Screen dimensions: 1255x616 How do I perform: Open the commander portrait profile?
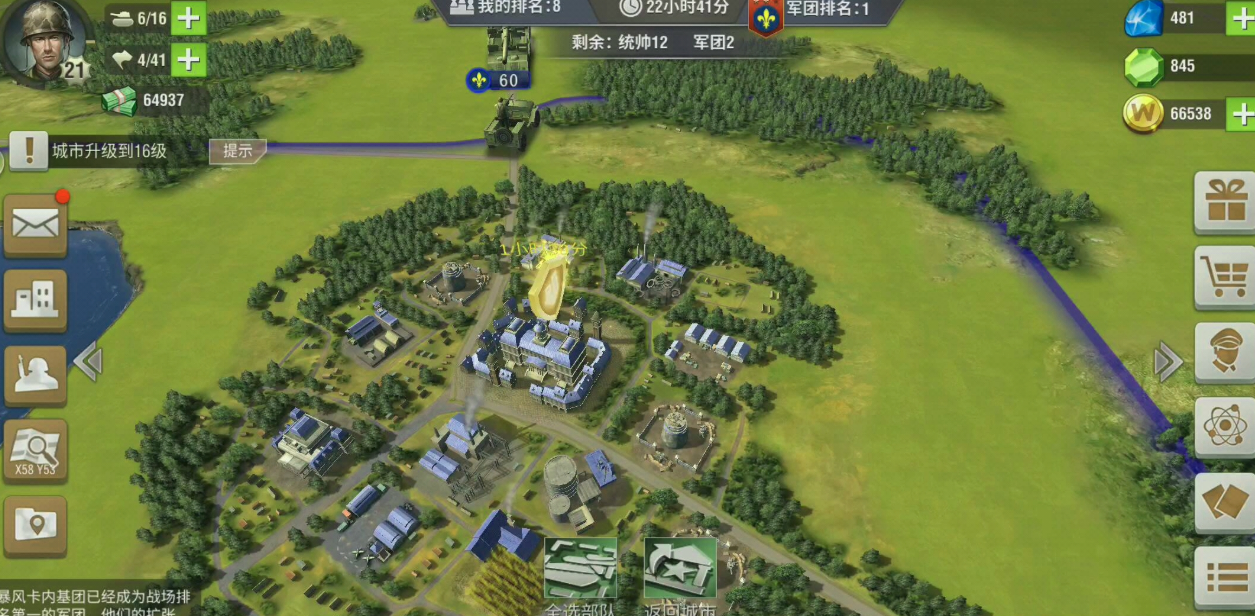click(44, 40)
